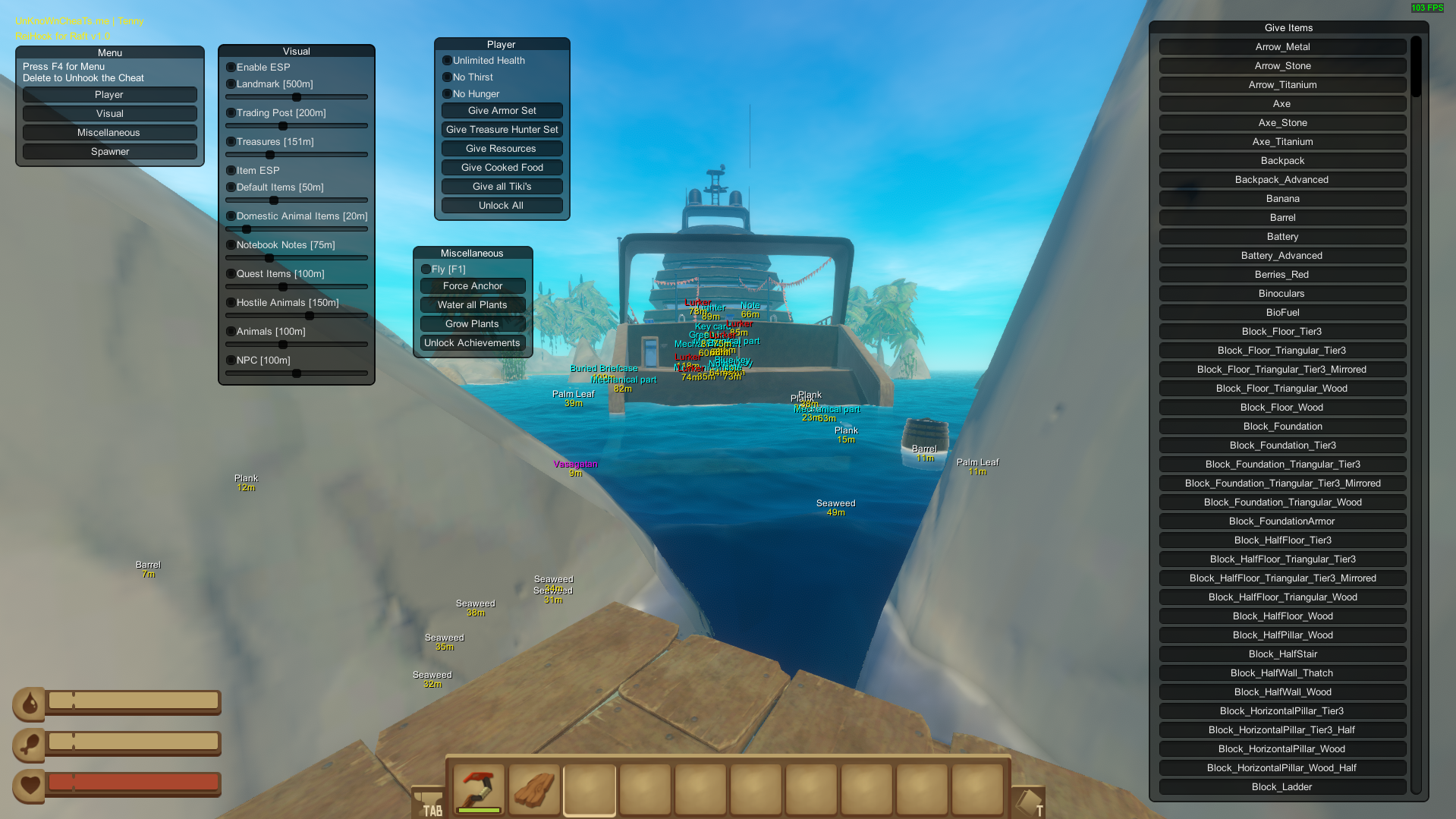Enable the No Hunger option
The width and height of the screenshot is (1456, 819).
tap(447, 94)
